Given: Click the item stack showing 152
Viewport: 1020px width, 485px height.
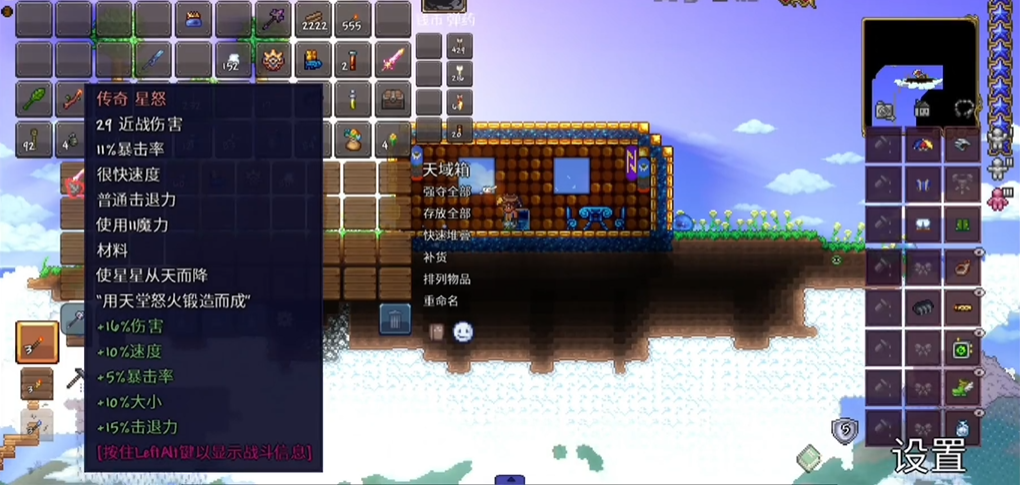Looking at the screenshot, I should tap(234, 60).
